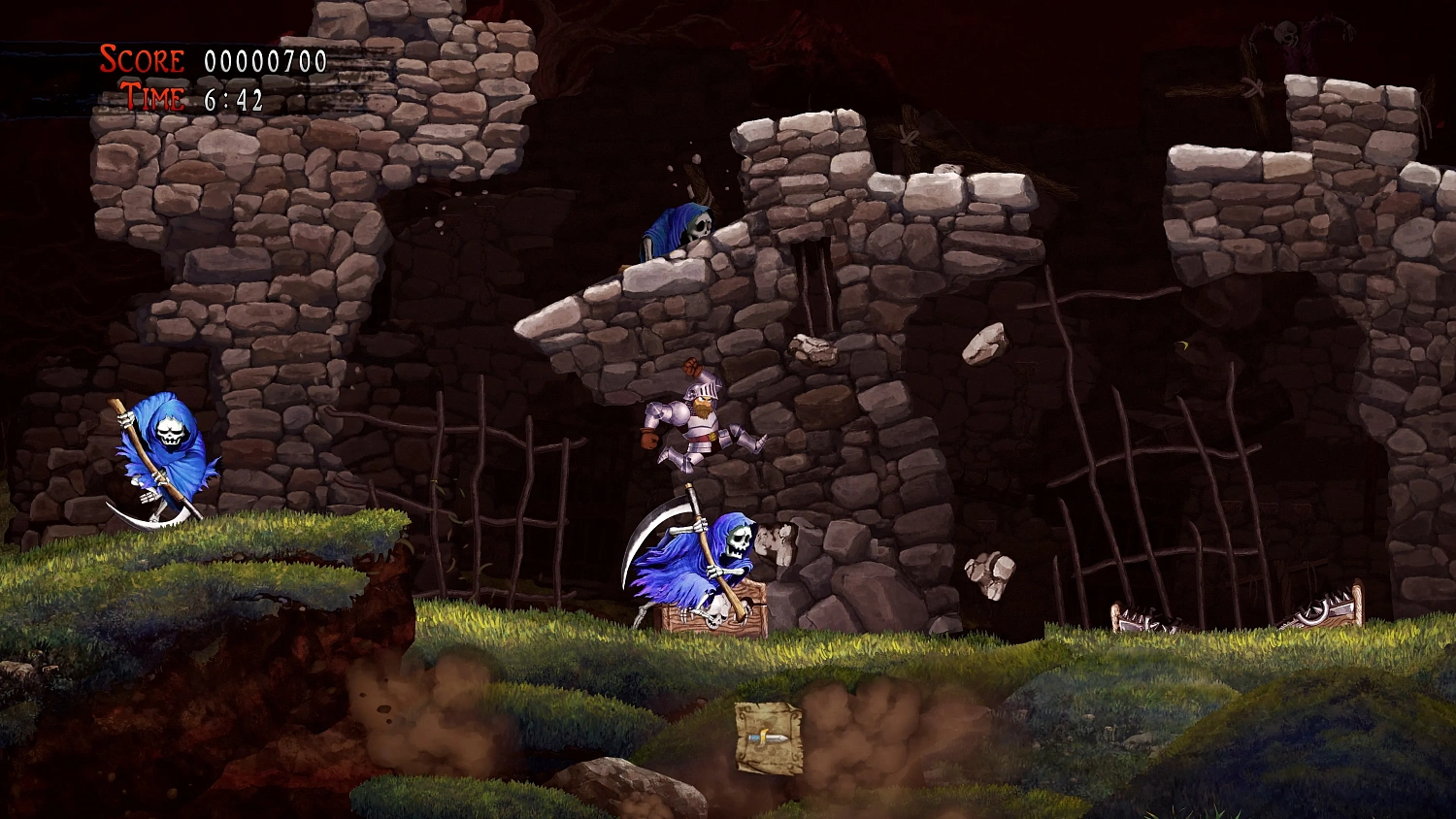Click the hooded skull peeking over the wall
Image resolution: width=1456 pixels, height=819 pixels.
[684, 228]
